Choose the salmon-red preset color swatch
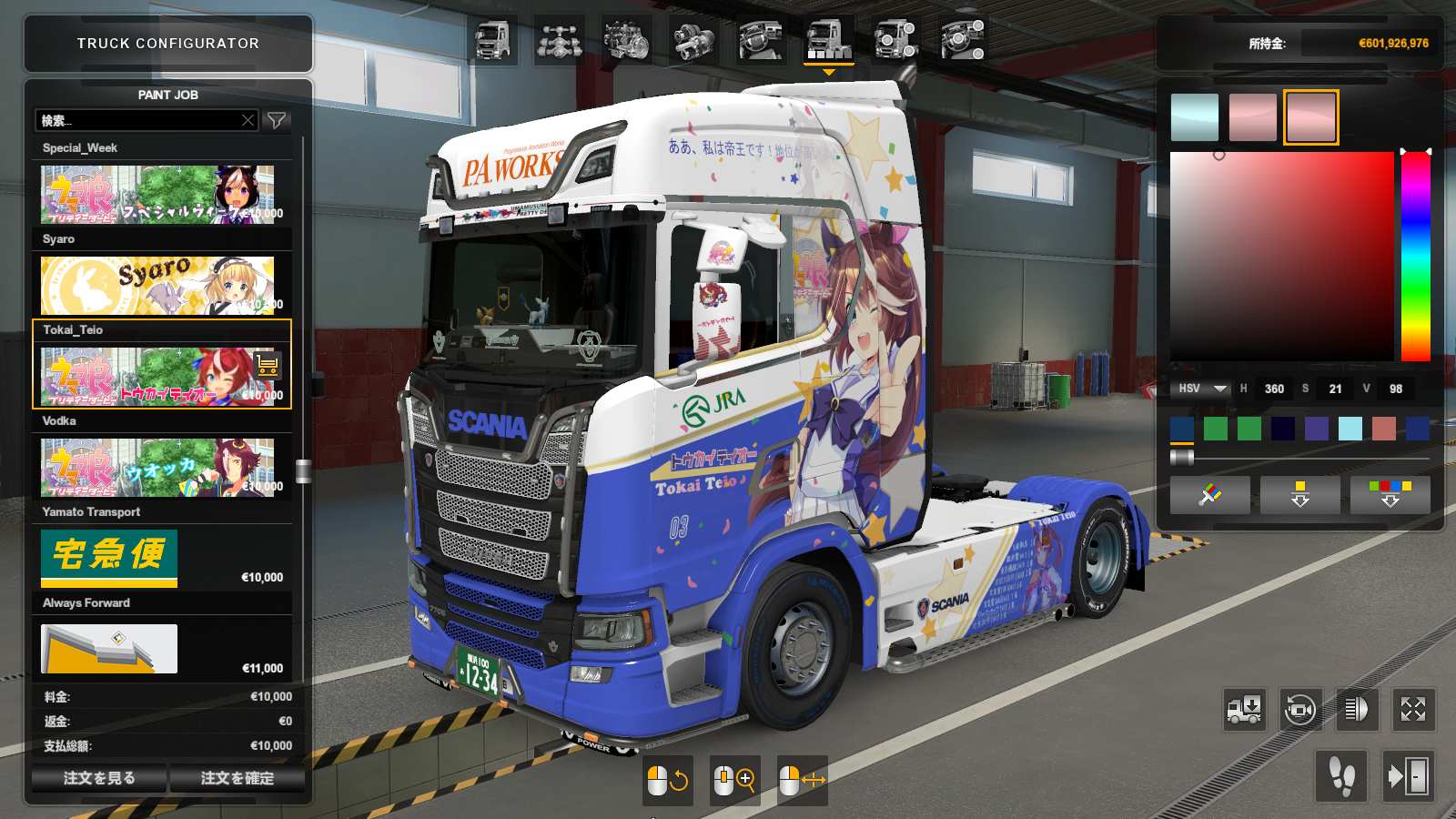 click(x=1384, y=428)
